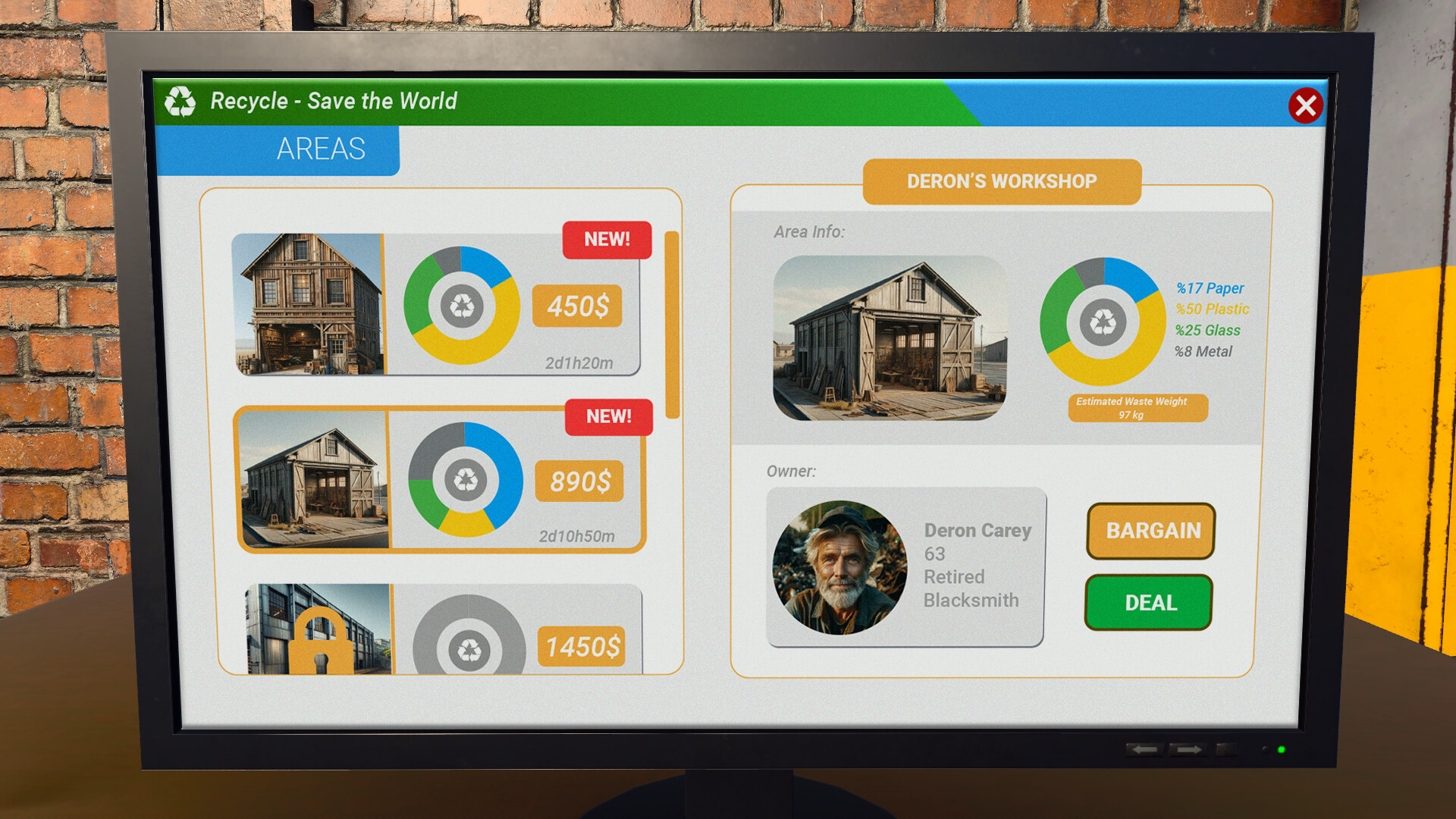
Task: Expand the Area Info section
Action: coord(808,232)
